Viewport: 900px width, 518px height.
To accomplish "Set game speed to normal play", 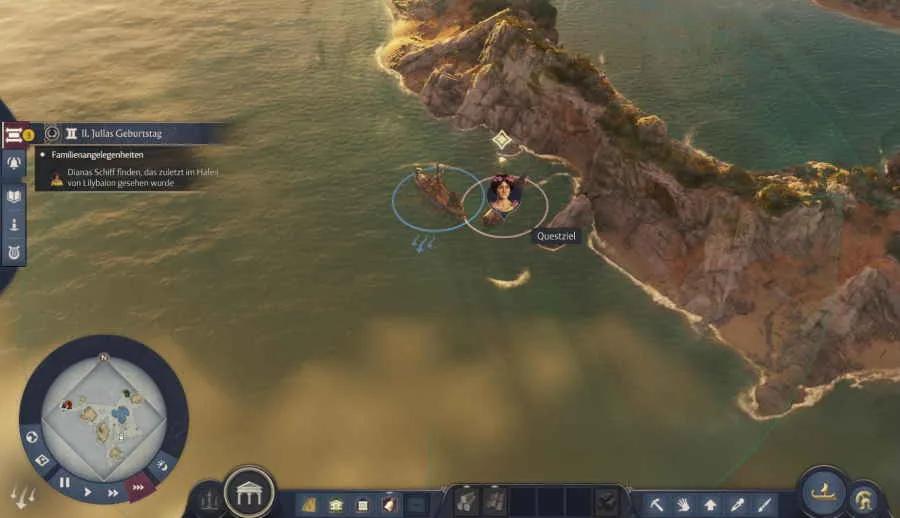I will point(88,491).
